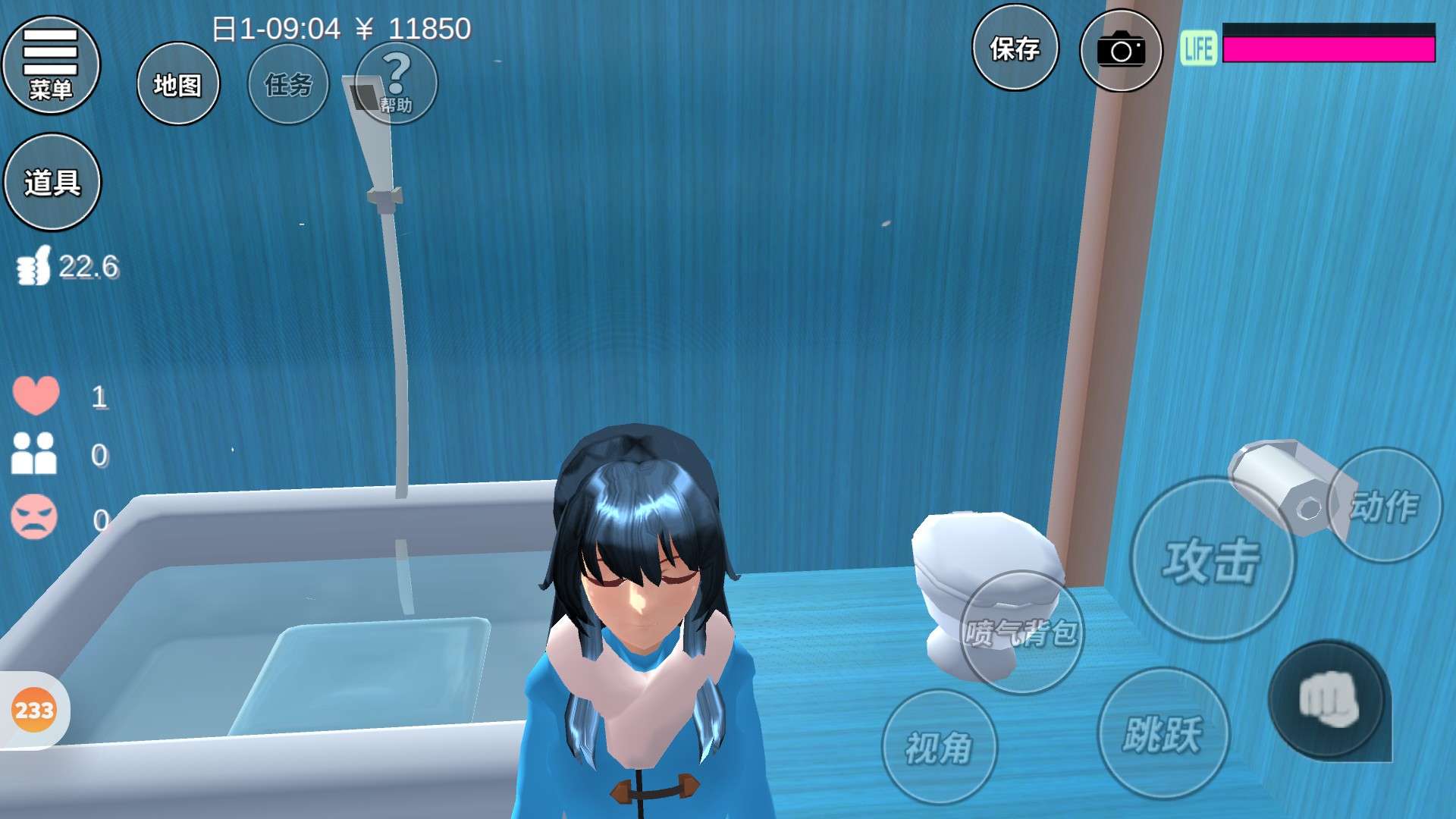Jump using the 跳跃 button
The height and width of the screenshot is (819, 1456).
(x=1163, y=733)
